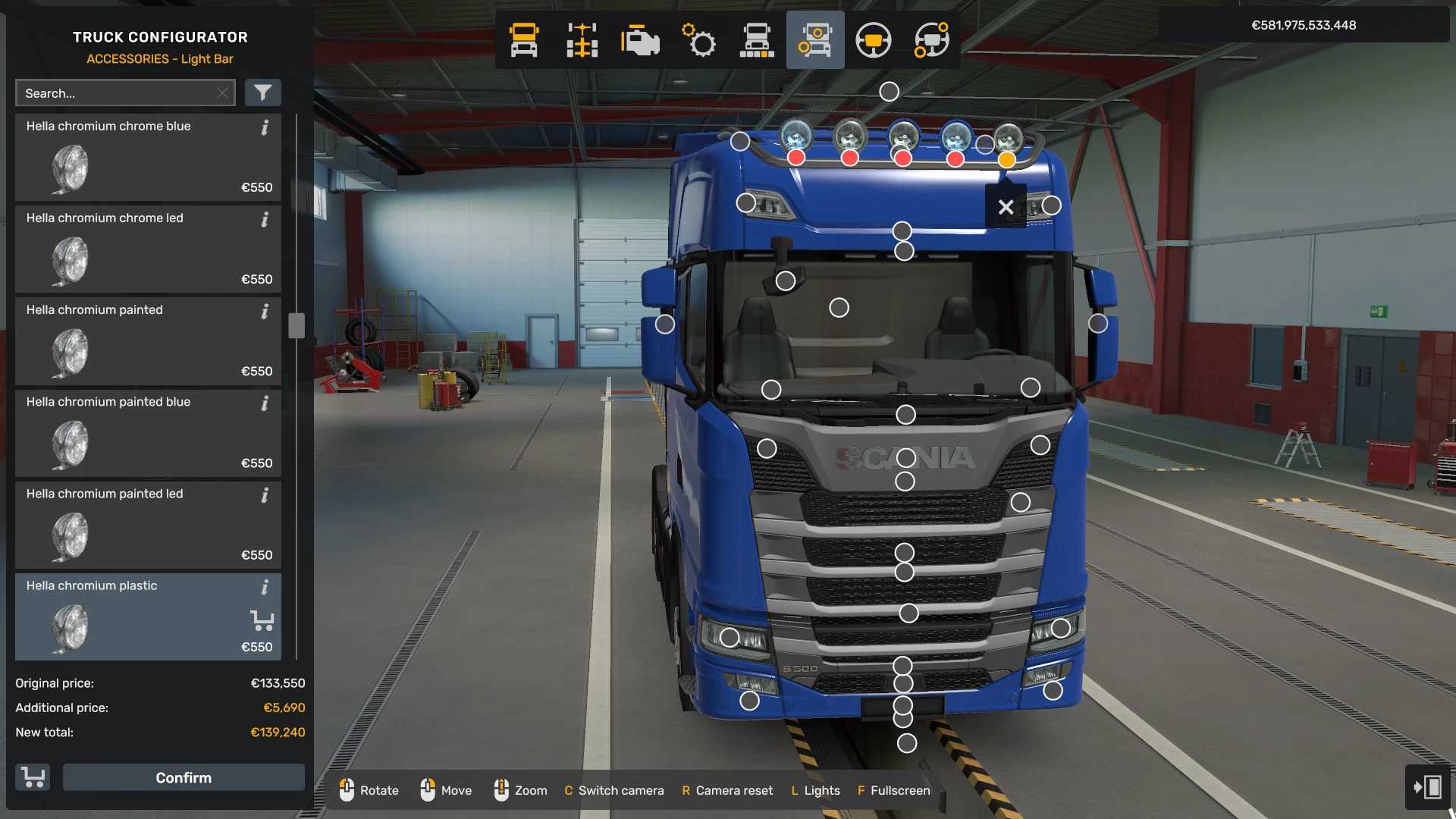This screenshot has height=819, width=1456.
Task: Collapse the side panel with arrow icon
Action: [x=1427, y=787]
